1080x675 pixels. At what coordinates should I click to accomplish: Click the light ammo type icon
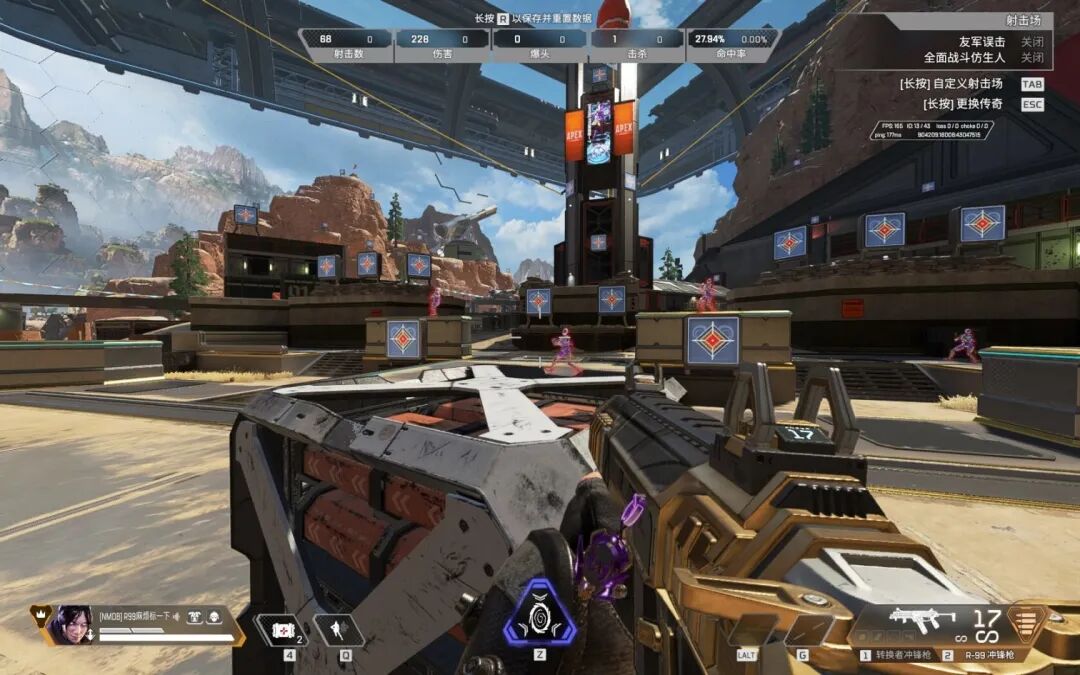click(x=1024, y=622)
